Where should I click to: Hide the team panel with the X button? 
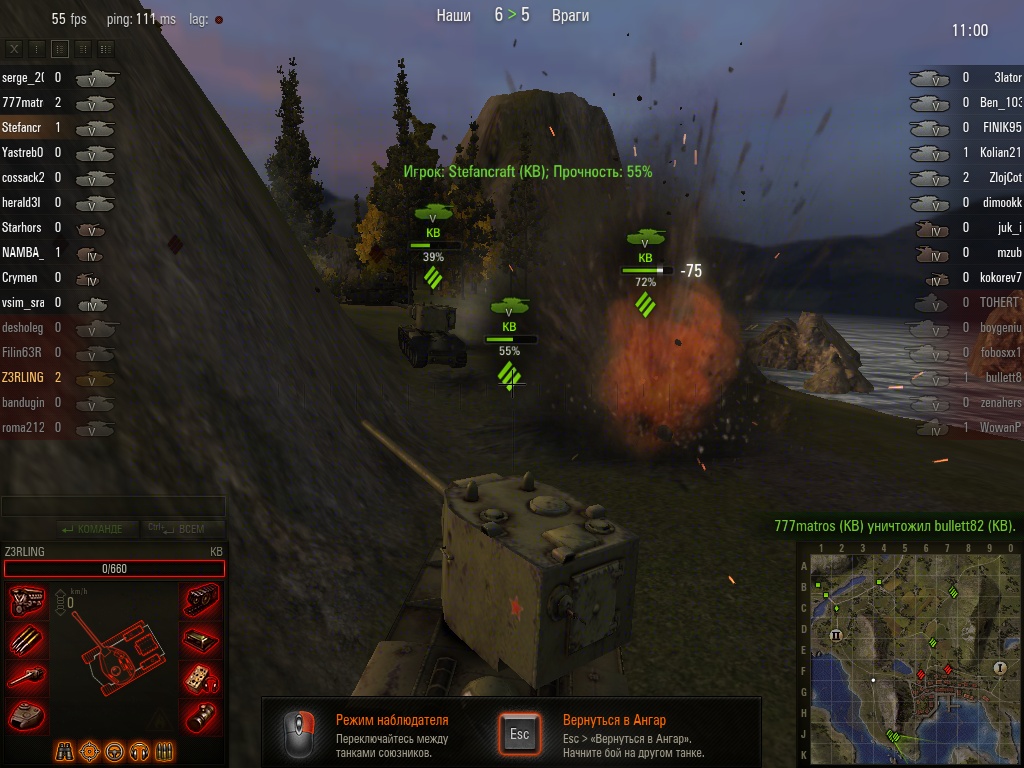pyautogui.click(x=14, y=48)
